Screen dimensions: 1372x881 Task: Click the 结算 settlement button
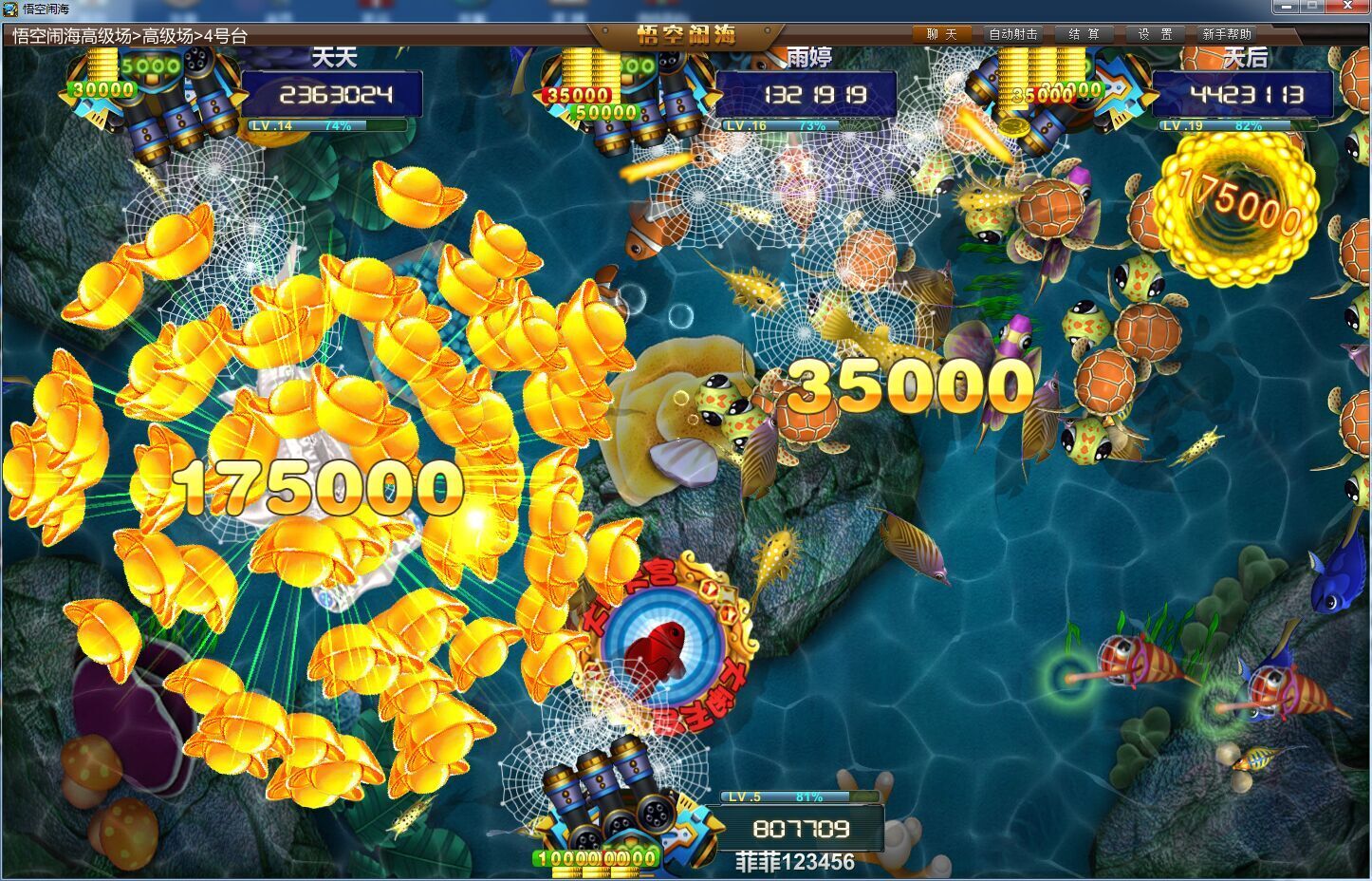(x=1085, y=33)
